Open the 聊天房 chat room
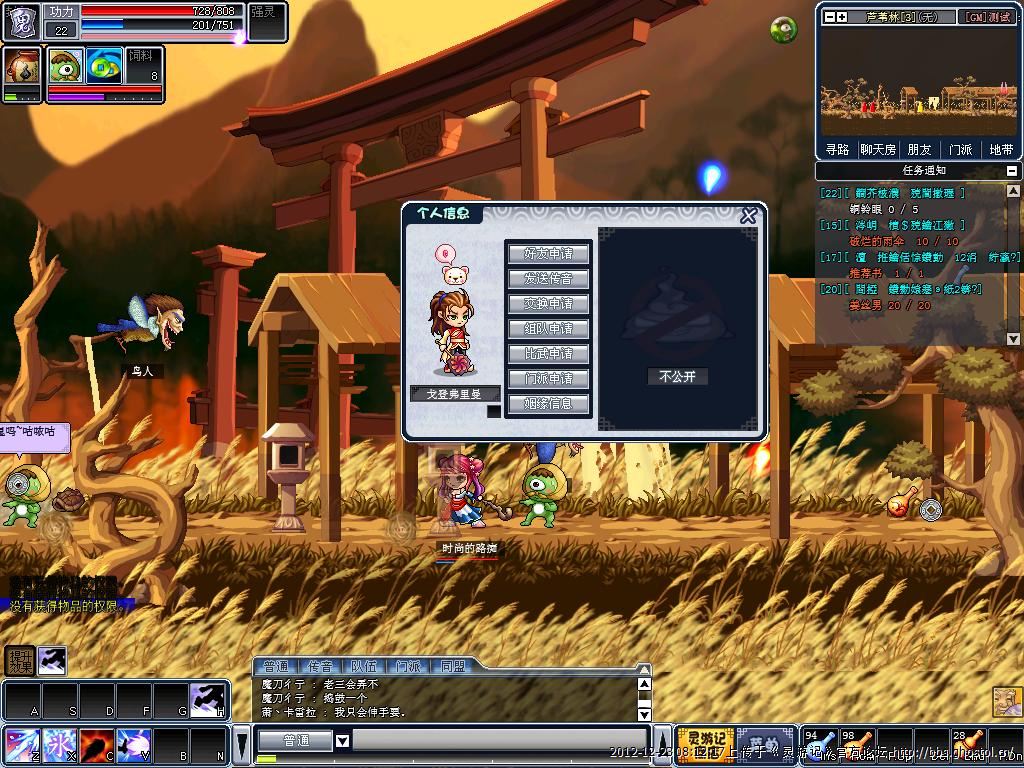The height and width of the screenshot is (768, 1024). 878,149
